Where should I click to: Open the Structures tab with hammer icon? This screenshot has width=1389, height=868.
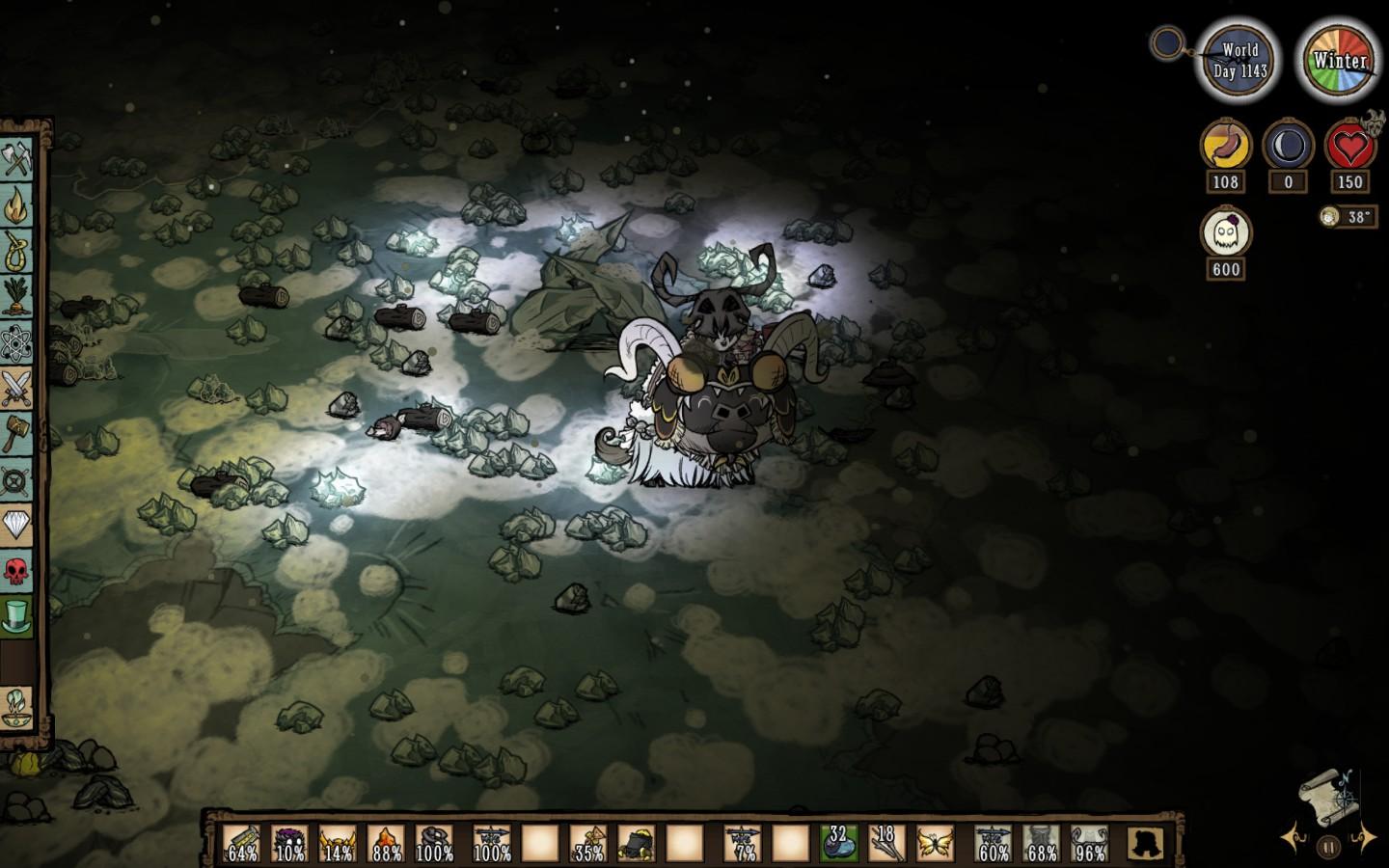18,433
